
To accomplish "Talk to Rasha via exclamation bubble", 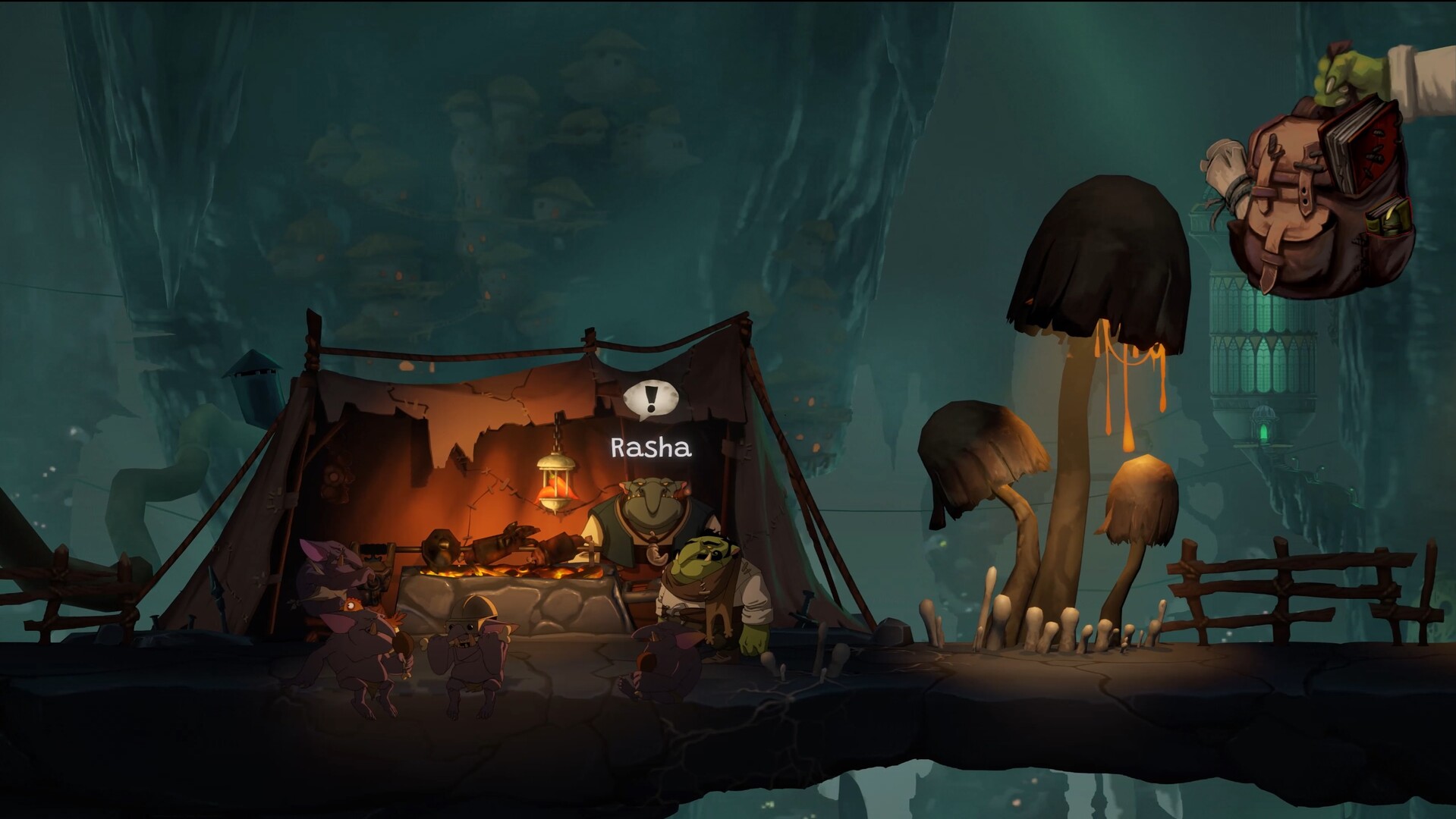I will 650,400.
